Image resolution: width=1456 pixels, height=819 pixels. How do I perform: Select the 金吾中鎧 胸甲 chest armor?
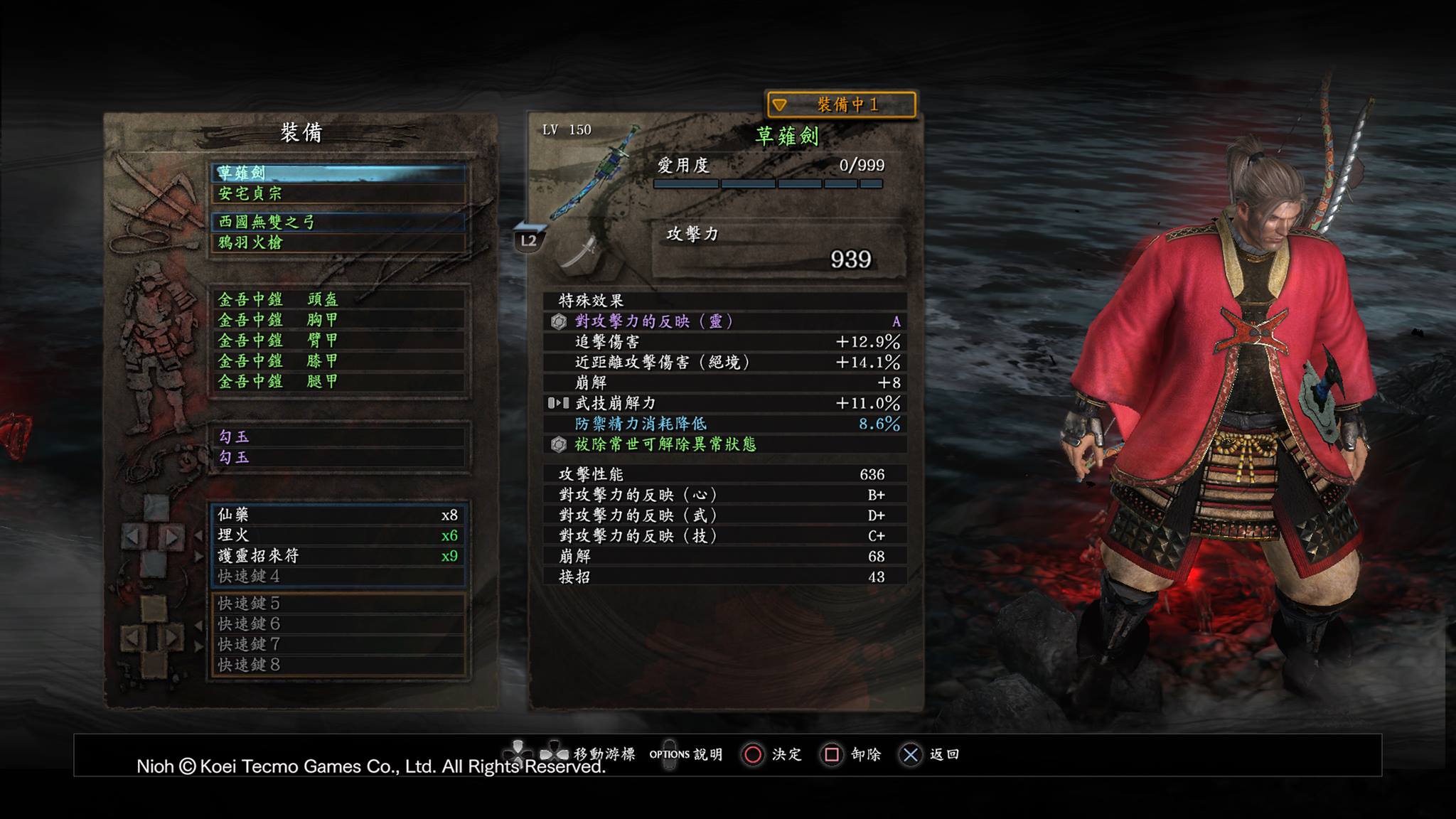[x=338, y=320]
